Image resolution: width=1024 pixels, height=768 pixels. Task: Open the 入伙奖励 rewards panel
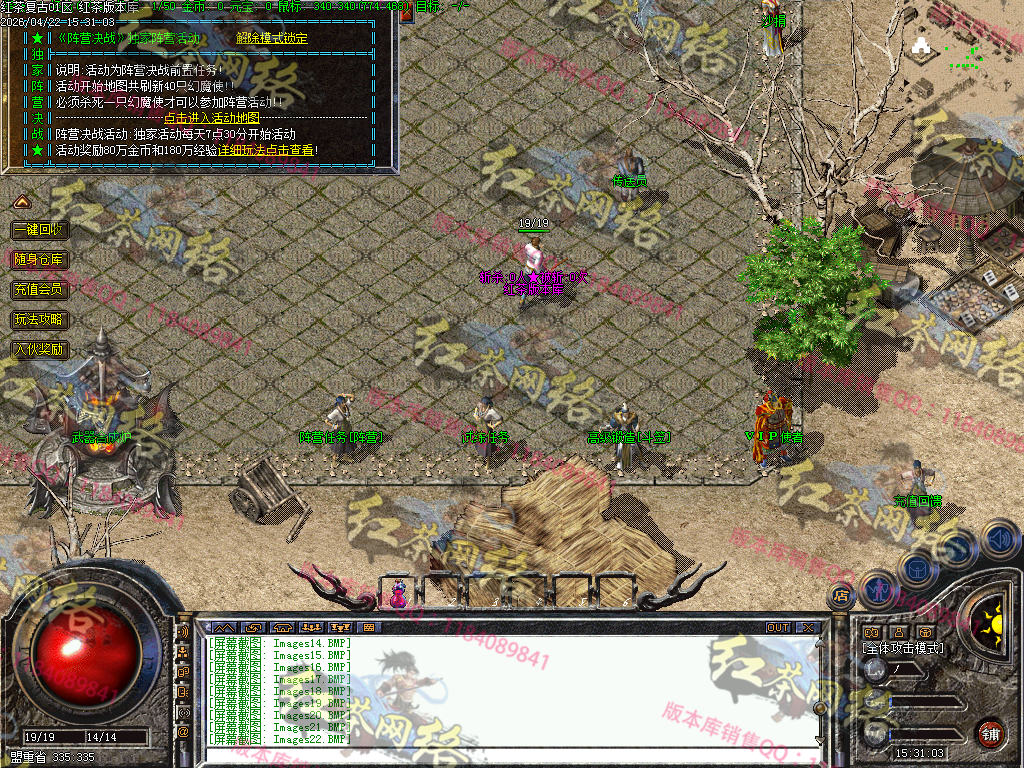(39, 350)
